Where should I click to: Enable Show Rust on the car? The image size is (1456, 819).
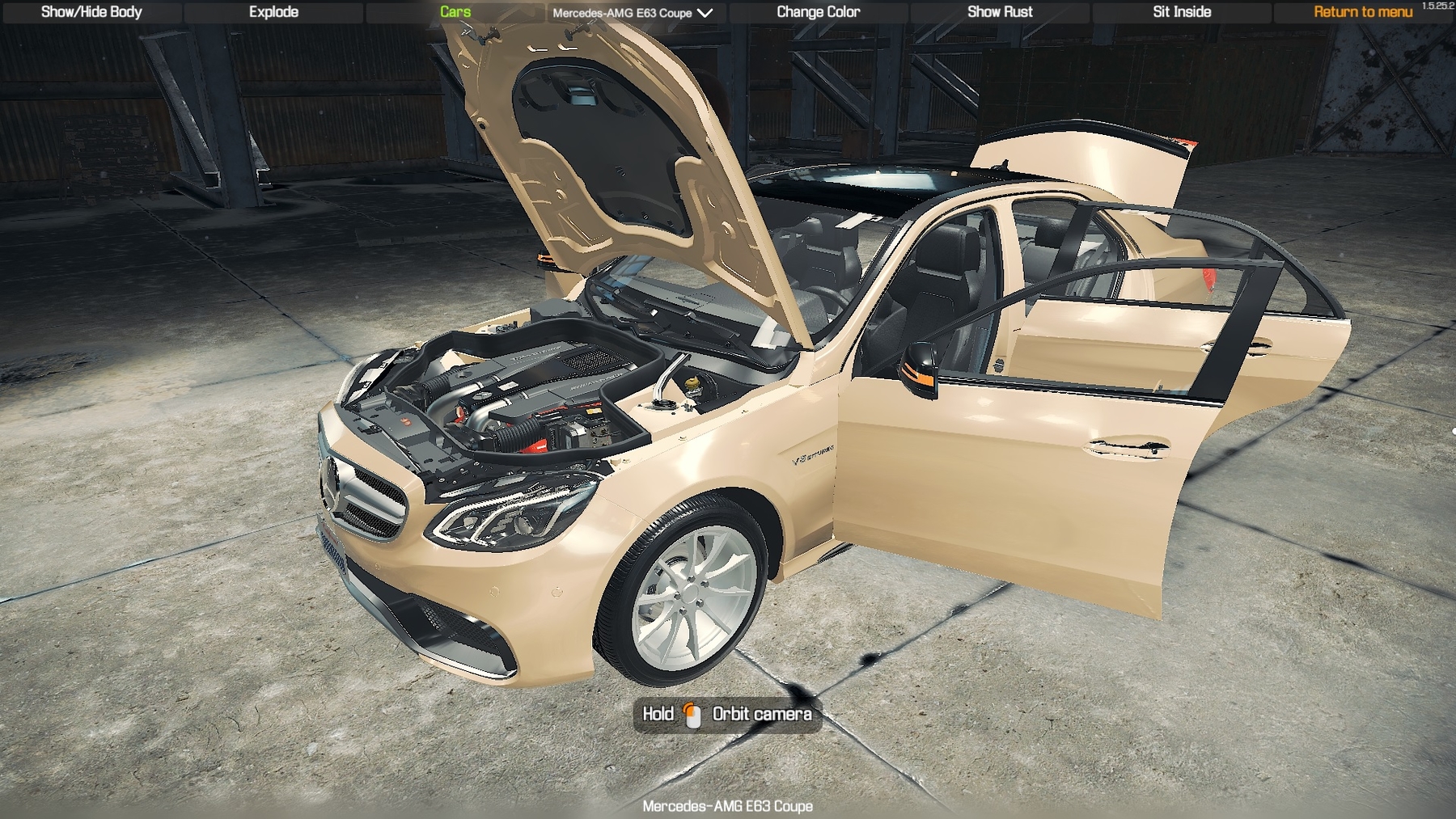click(1000, 12)
